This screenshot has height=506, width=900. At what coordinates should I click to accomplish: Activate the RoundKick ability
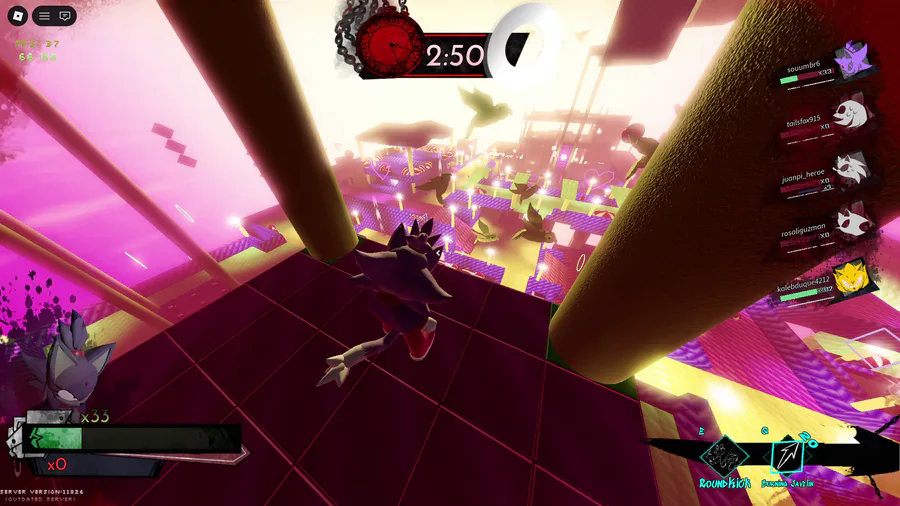724,458
